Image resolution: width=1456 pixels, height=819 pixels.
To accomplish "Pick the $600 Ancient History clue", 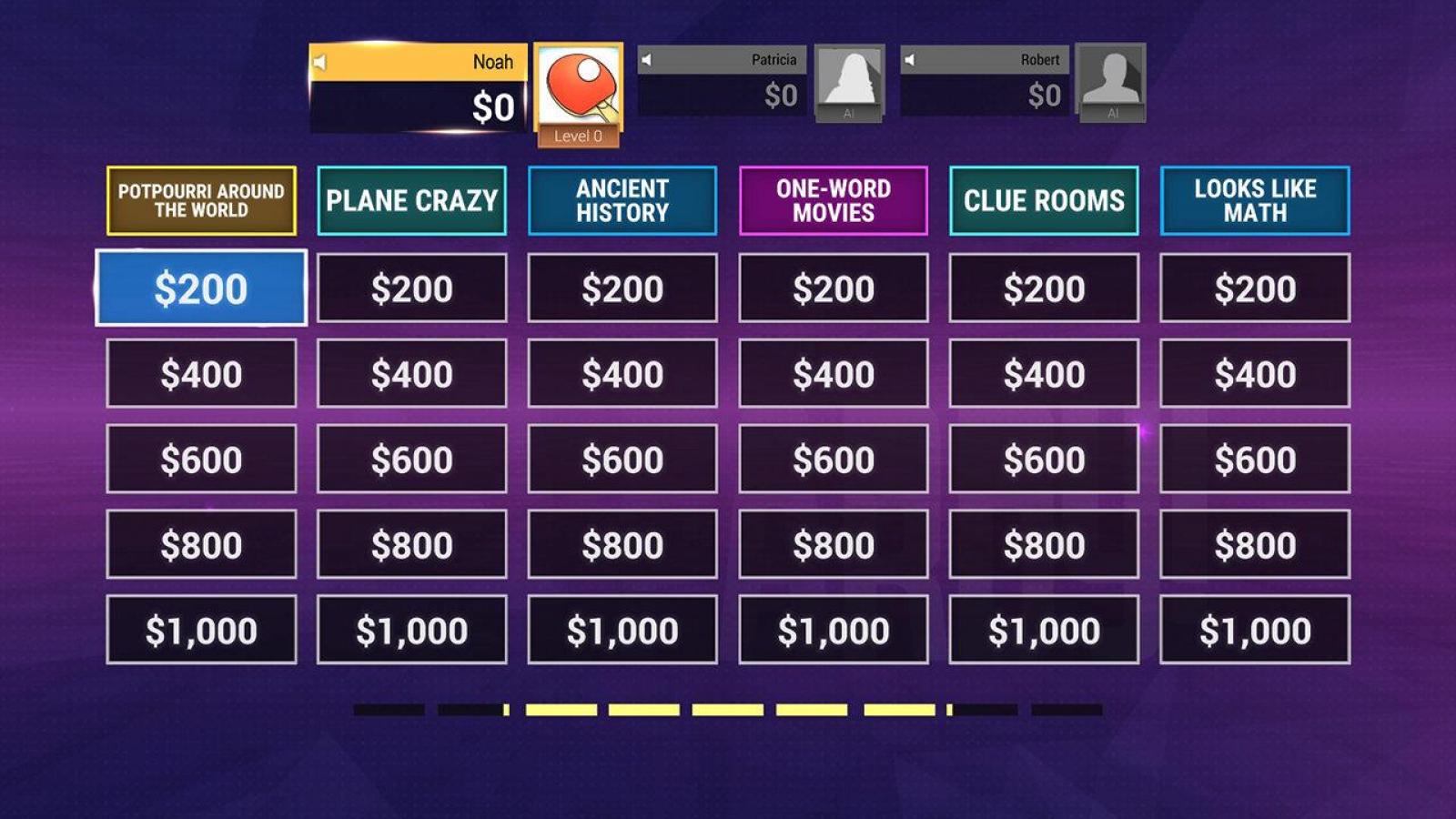I will click(622, 460).
